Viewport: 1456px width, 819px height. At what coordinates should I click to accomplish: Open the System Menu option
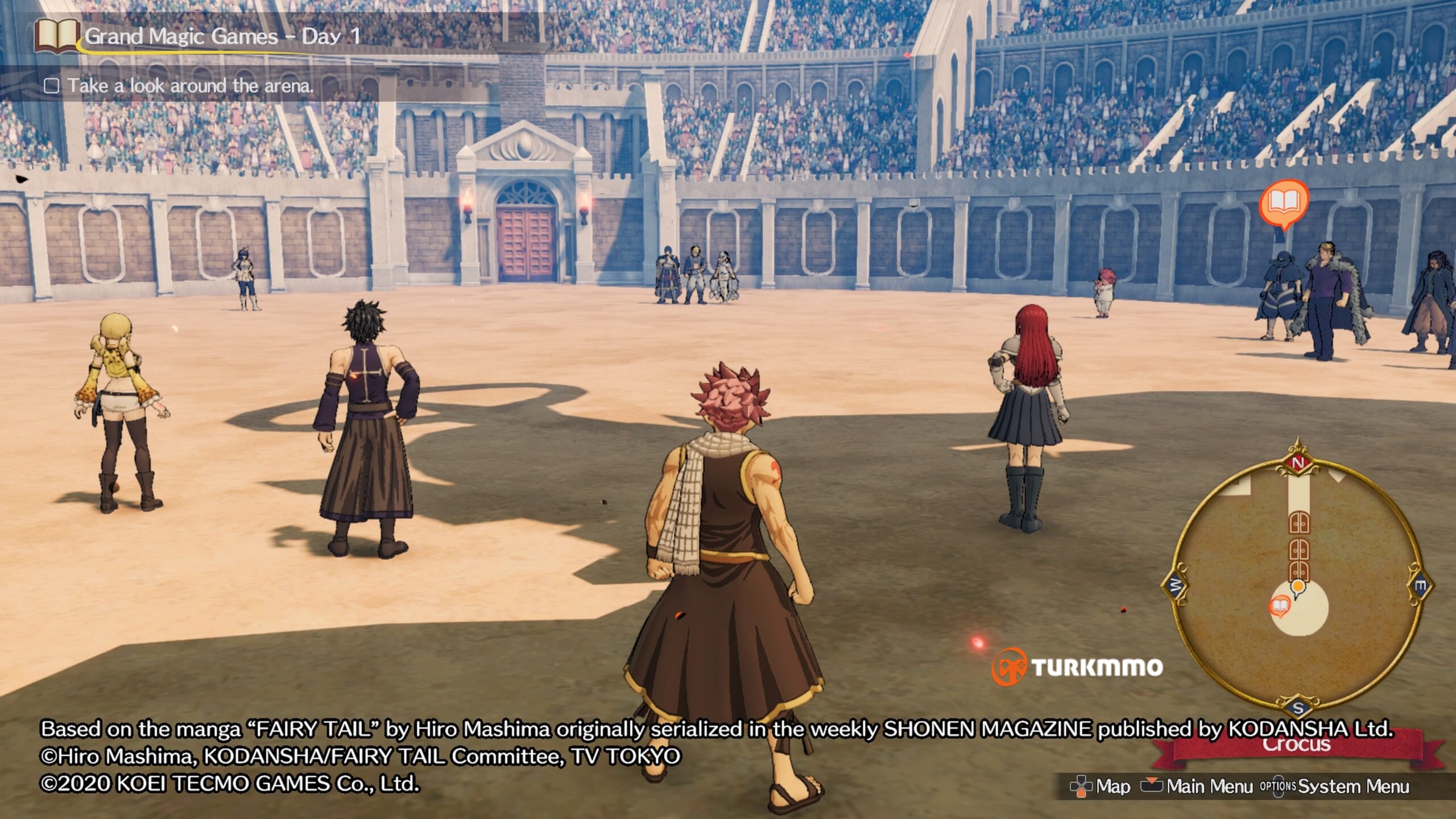pyautogui.click(x=1335, y=787)
